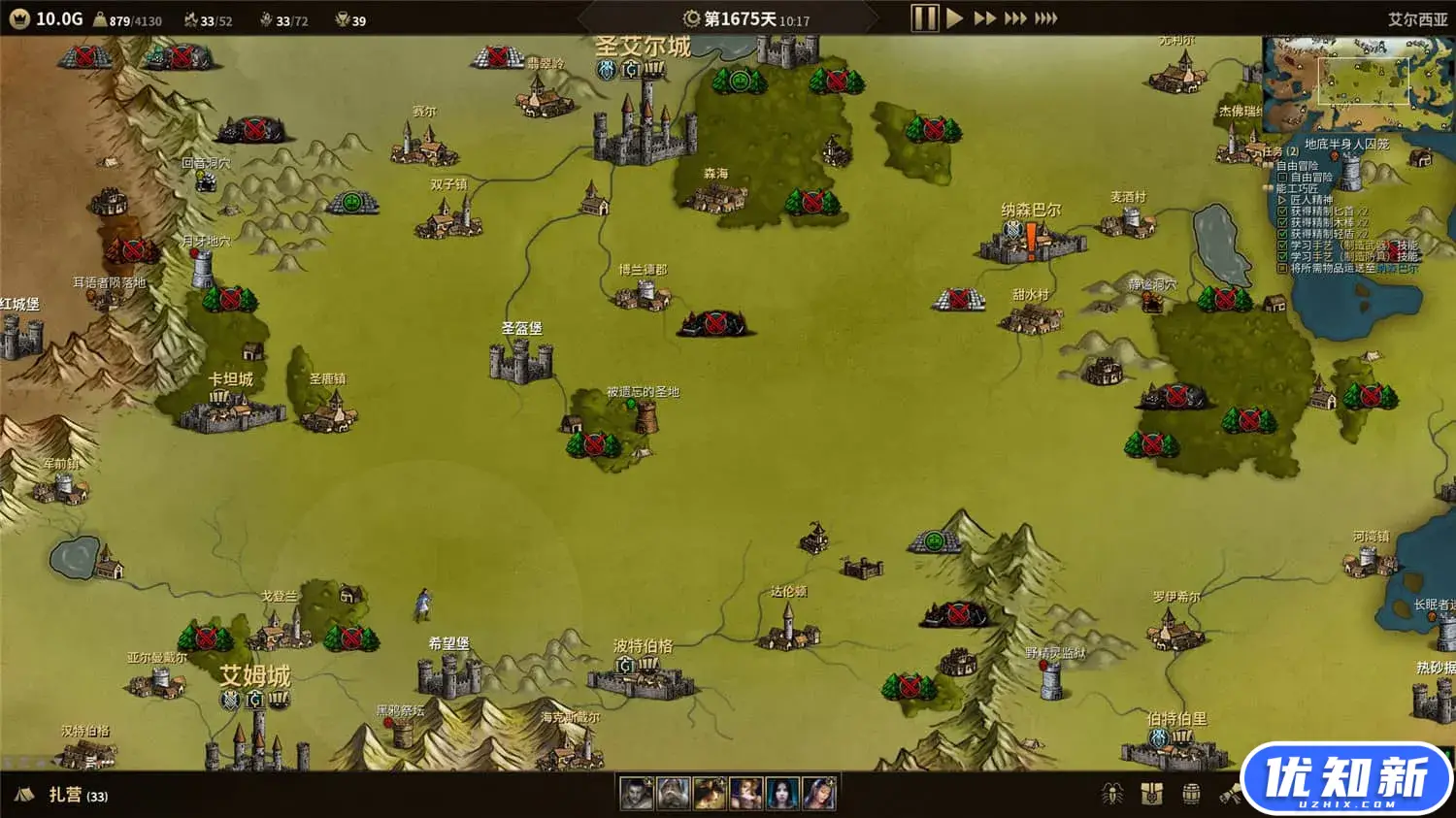Expand the 匠人精神 quest entry
The image size is (1456, 818).
[x=1311, y=200]
